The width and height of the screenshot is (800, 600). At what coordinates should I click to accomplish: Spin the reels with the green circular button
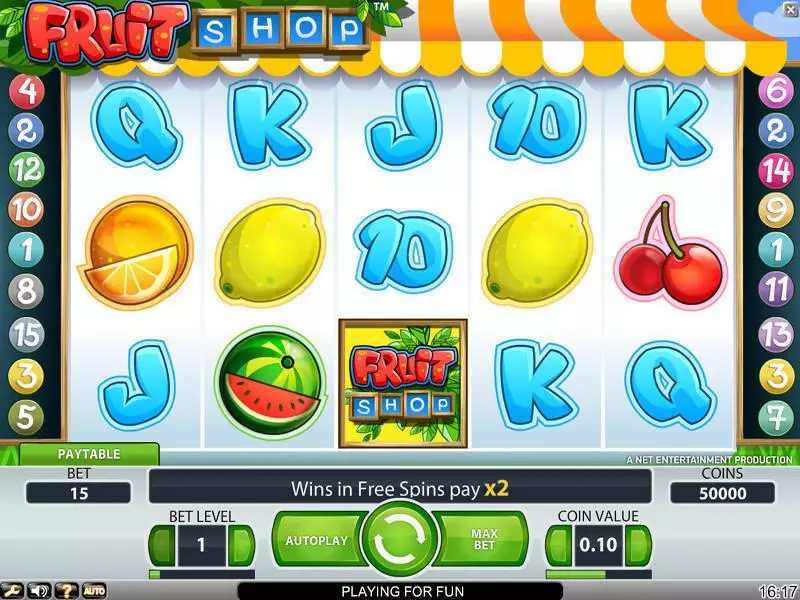(400, 540)
